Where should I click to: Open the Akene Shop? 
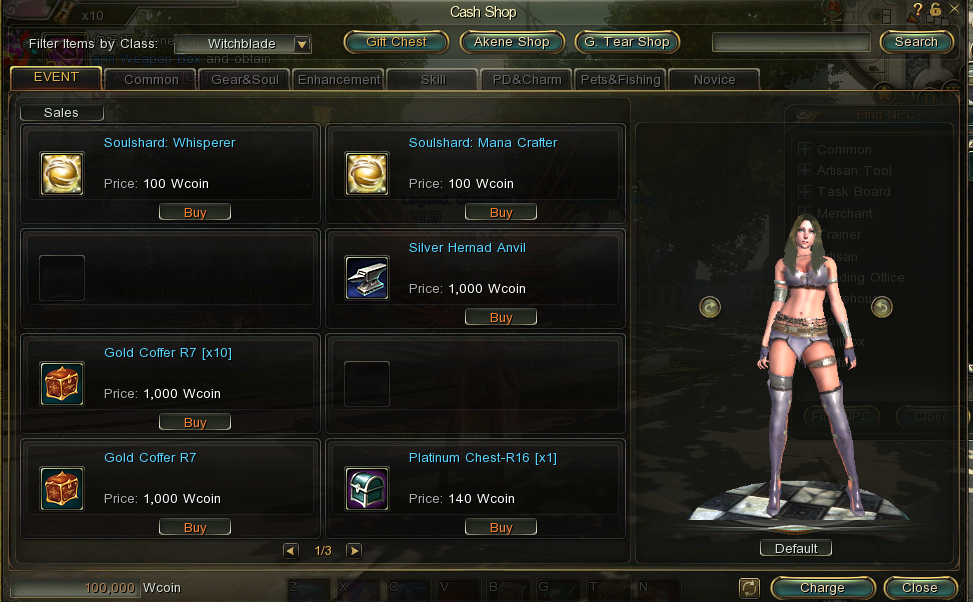(x=512, y=42)
